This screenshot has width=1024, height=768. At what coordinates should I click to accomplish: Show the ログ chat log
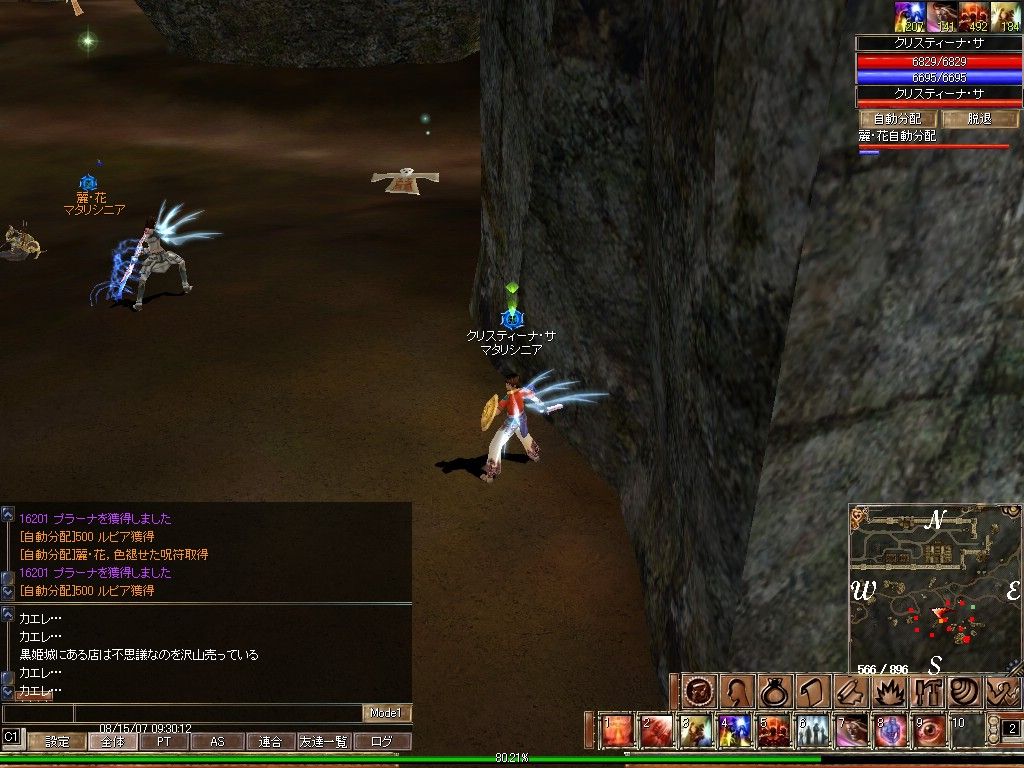382,742
